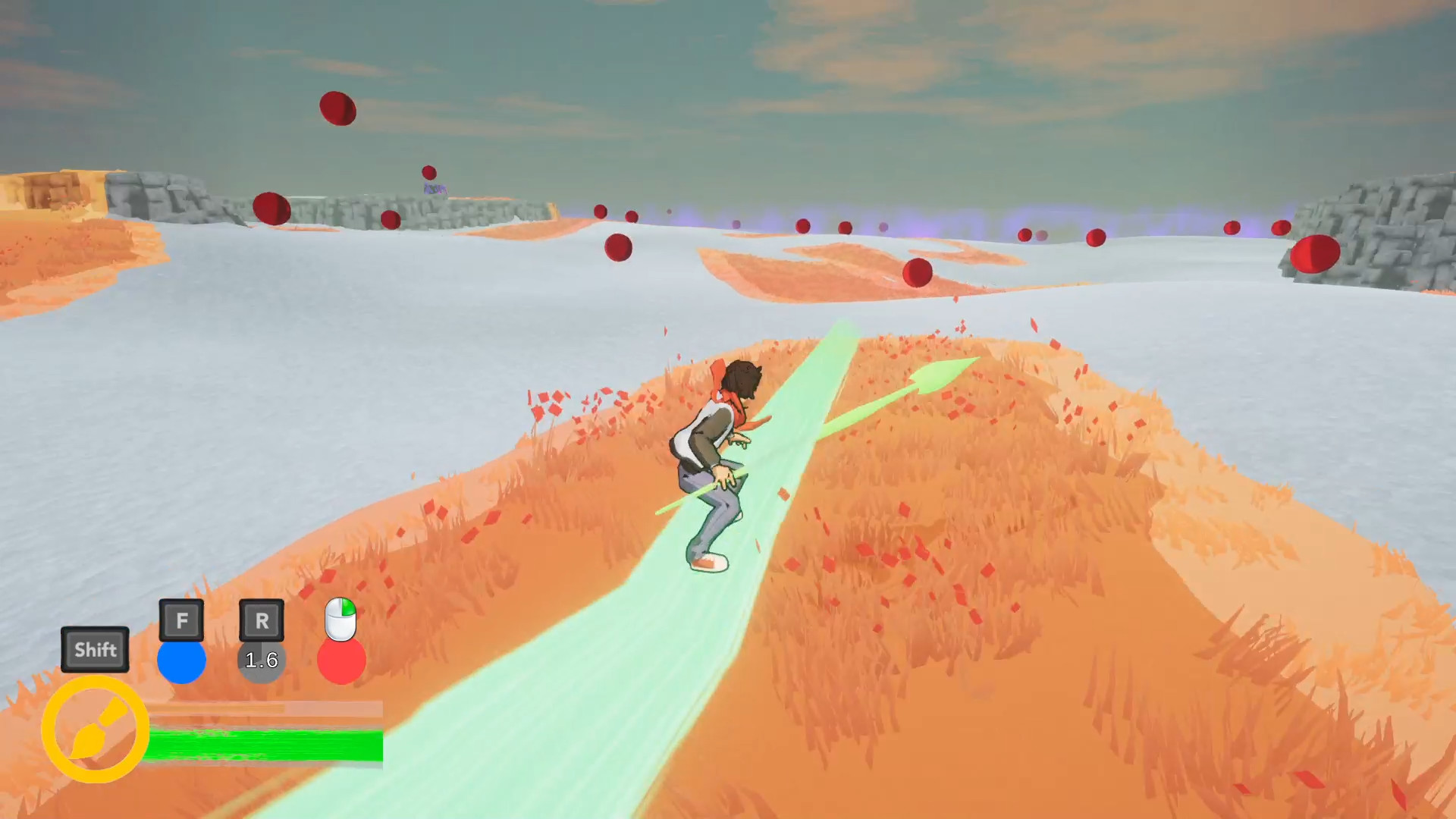Click the red ability circle under the mouse icon
Image resolution: width=1456 pixels, height=819 pixels.
(341, 661)
